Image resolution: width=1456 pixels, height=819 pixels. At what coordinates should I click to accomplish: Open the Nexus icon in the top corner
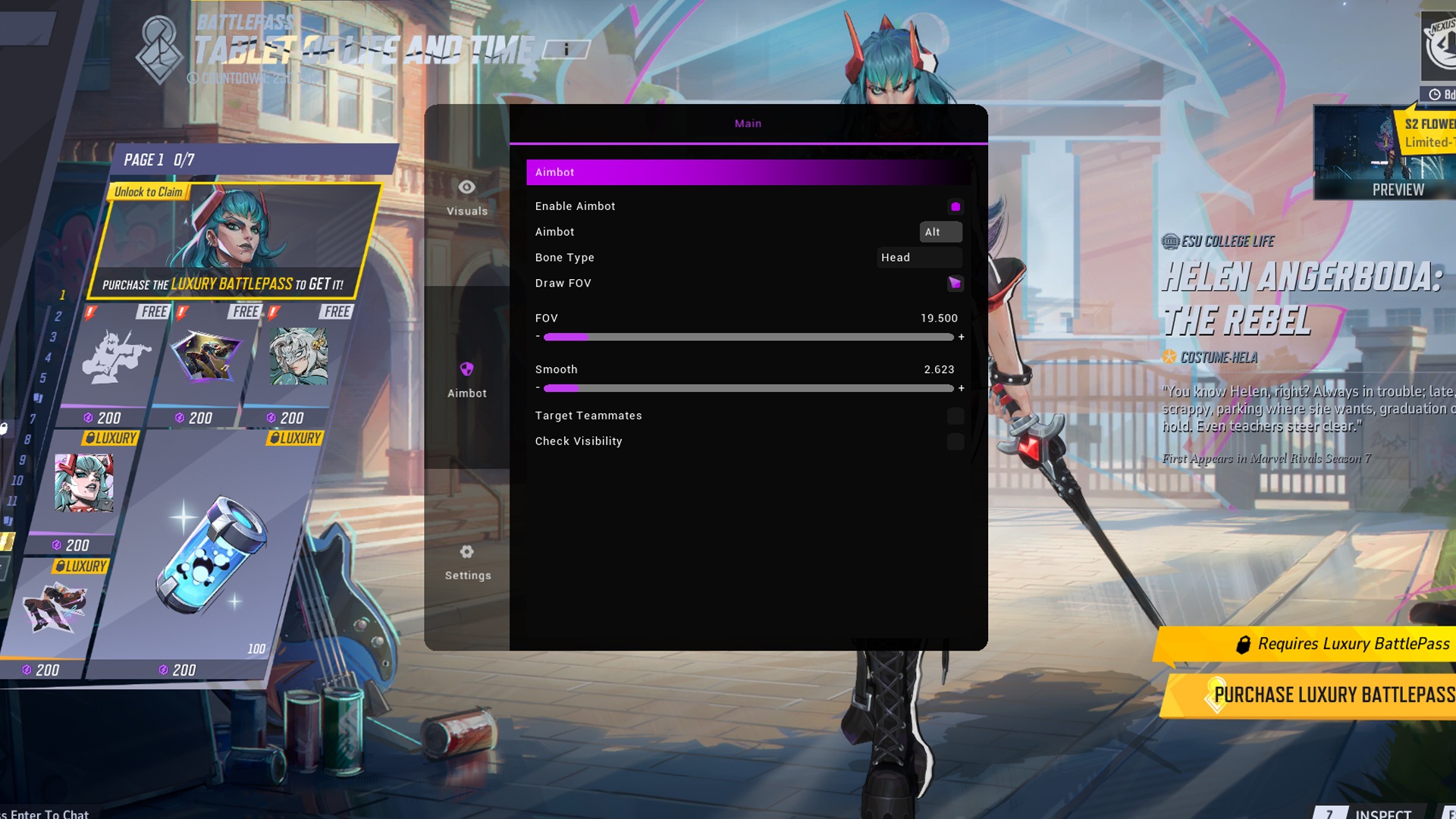(x=1439, y=45)
